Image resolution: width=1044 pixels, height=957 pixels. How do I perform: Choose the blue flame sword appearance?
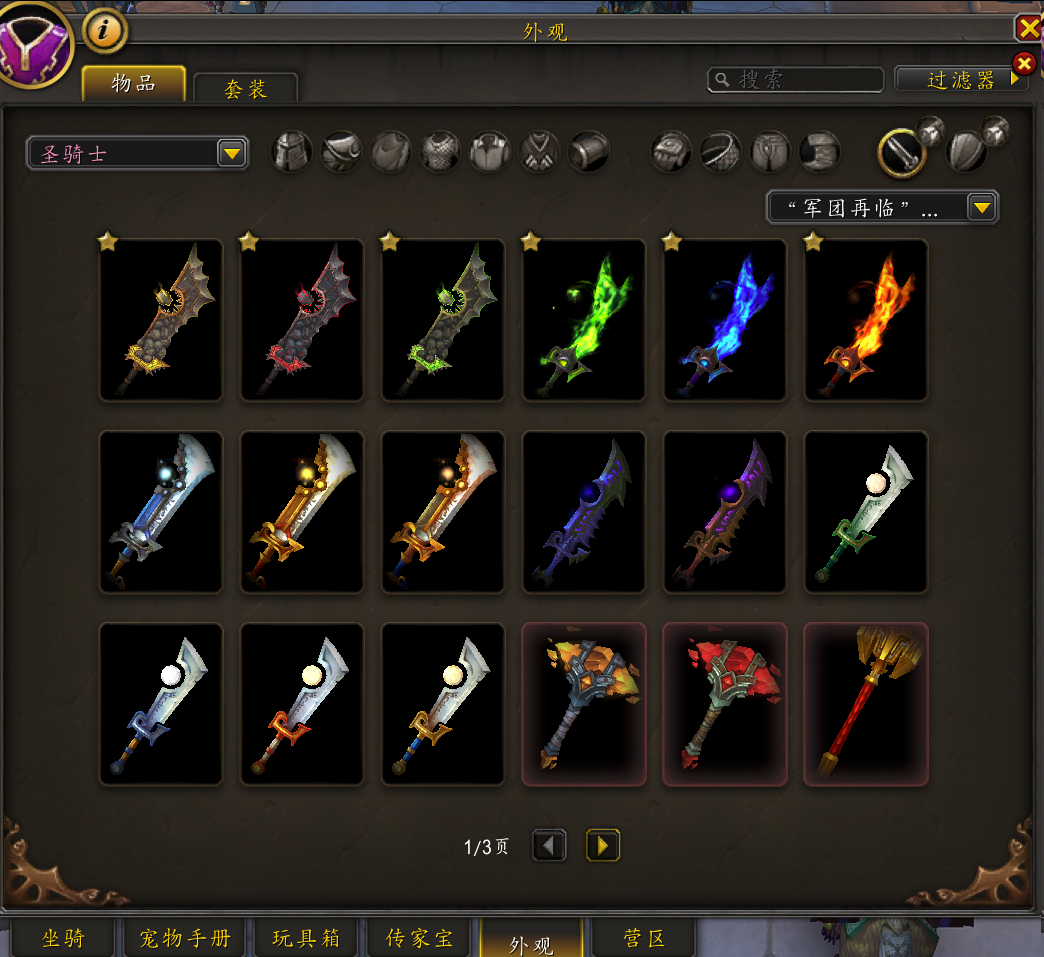tap(725, 320)
